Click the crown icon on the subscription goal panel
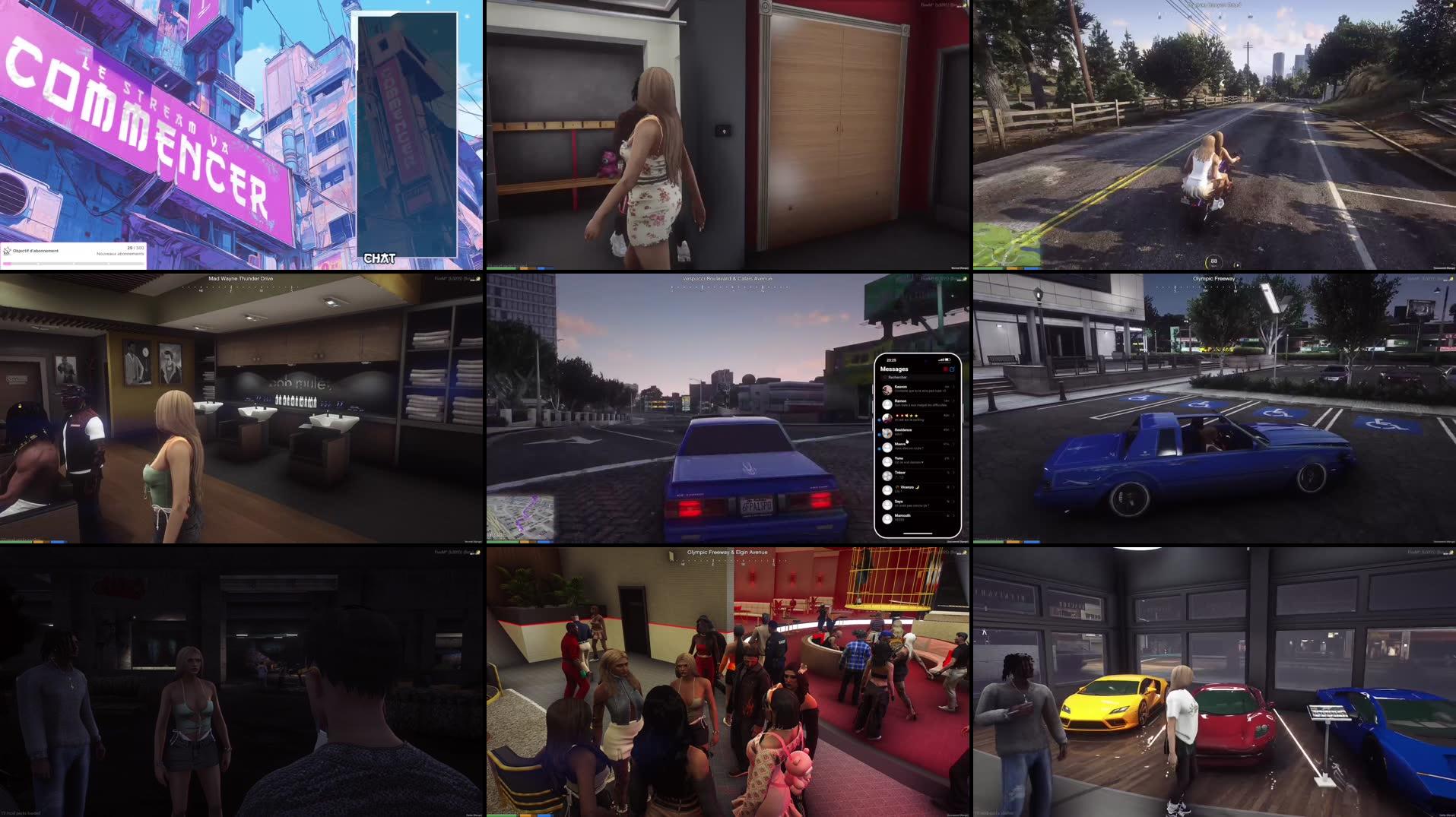This screenshot has width=1456, height=817. [x=7, y=251]
